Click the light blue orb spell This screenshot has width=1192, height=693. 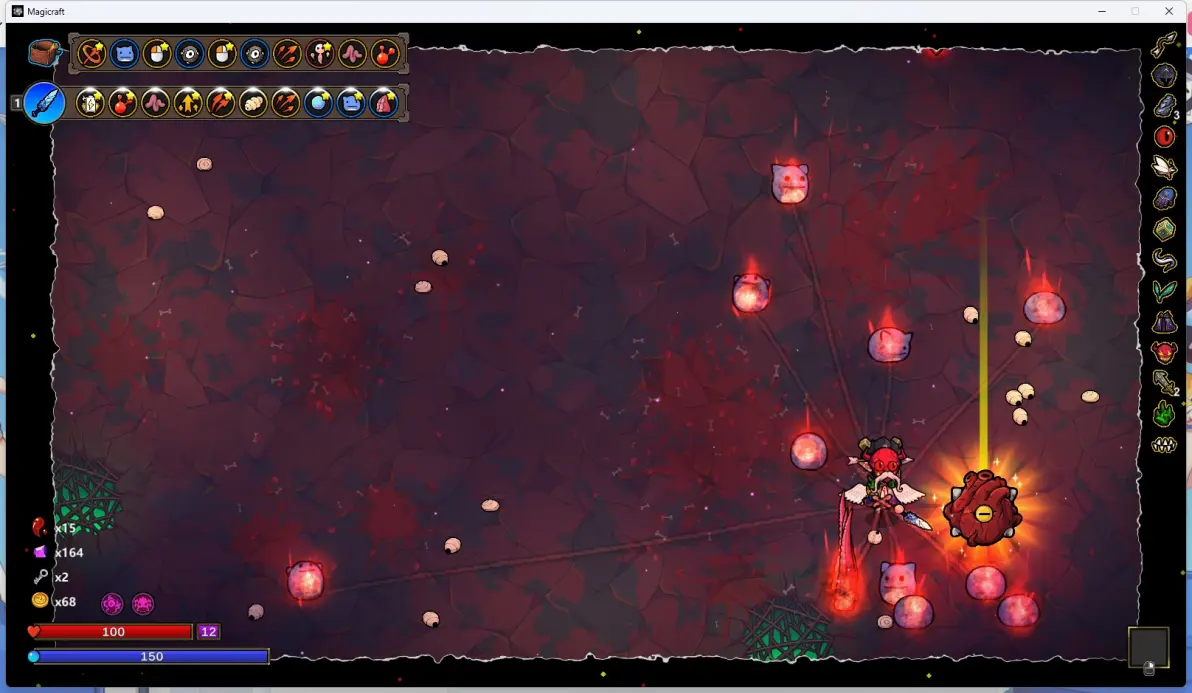pos(318,102)
